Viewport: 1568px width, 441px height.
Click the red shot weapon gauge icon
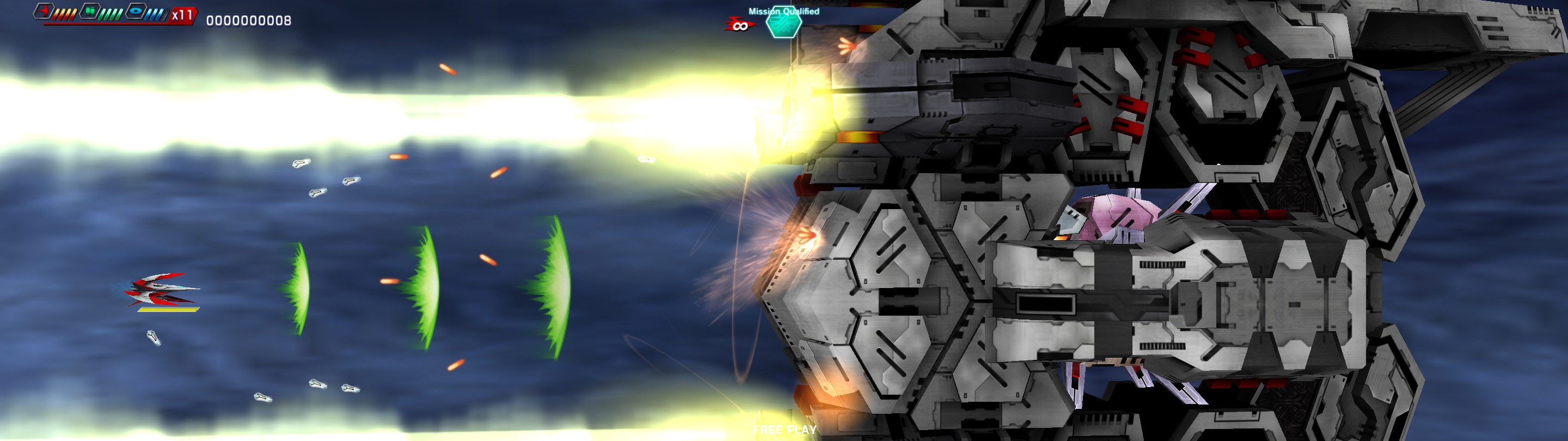44,11
